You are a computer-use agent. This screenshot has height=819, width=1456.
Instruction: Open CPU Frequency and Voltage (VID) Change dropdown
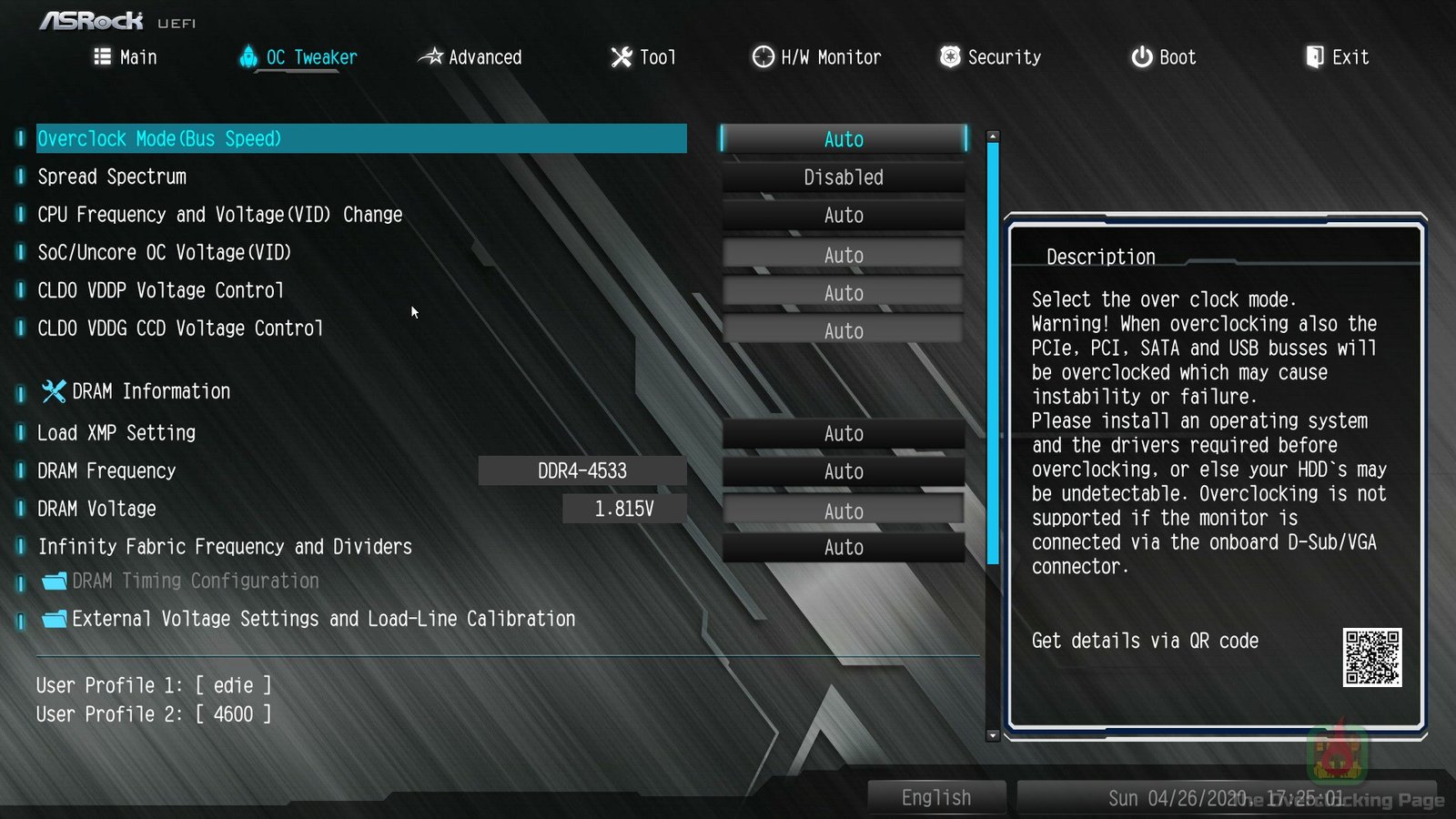pos(844,216)
